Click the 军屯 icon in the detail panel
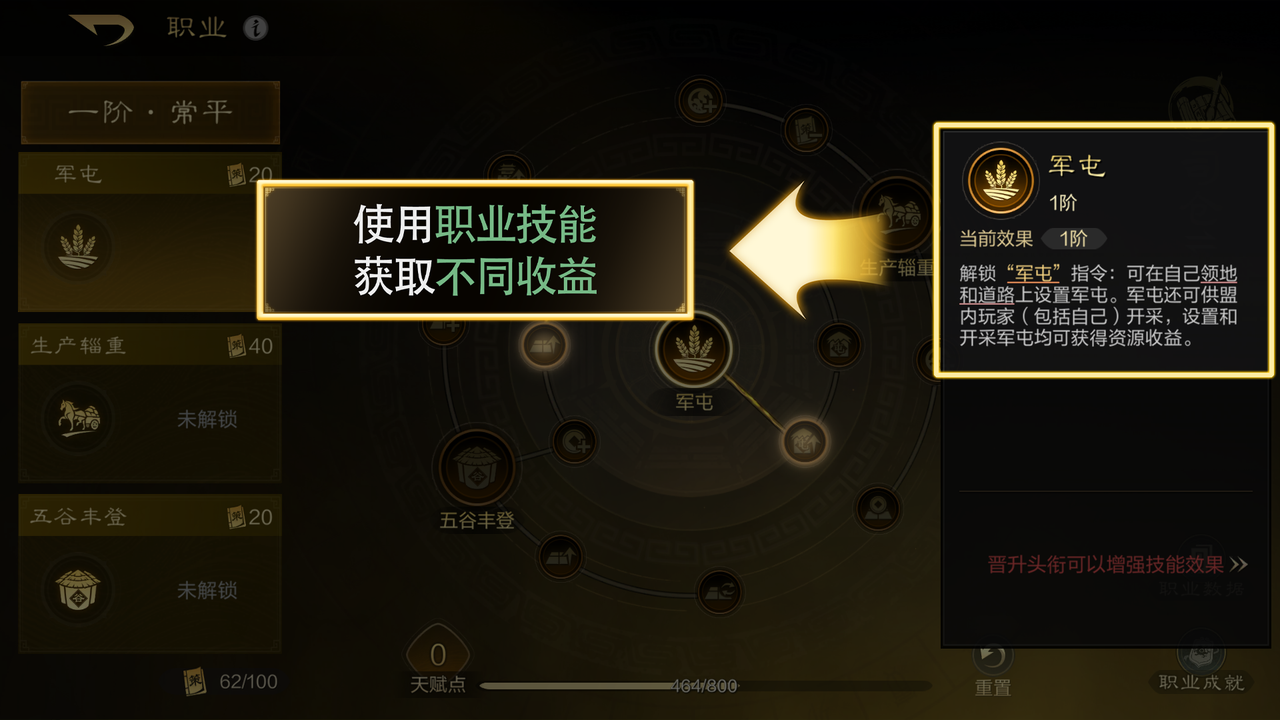This screenshot has height=720, width=1280. [1000, 180]
